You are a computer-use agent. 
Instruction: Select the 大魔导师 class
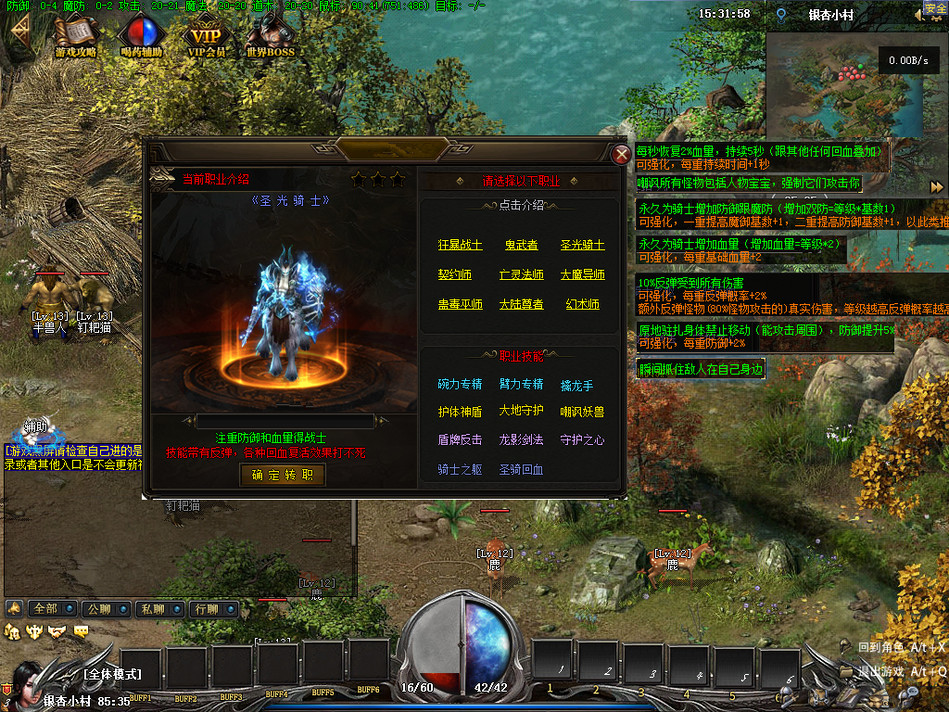[x=582, y=275]
